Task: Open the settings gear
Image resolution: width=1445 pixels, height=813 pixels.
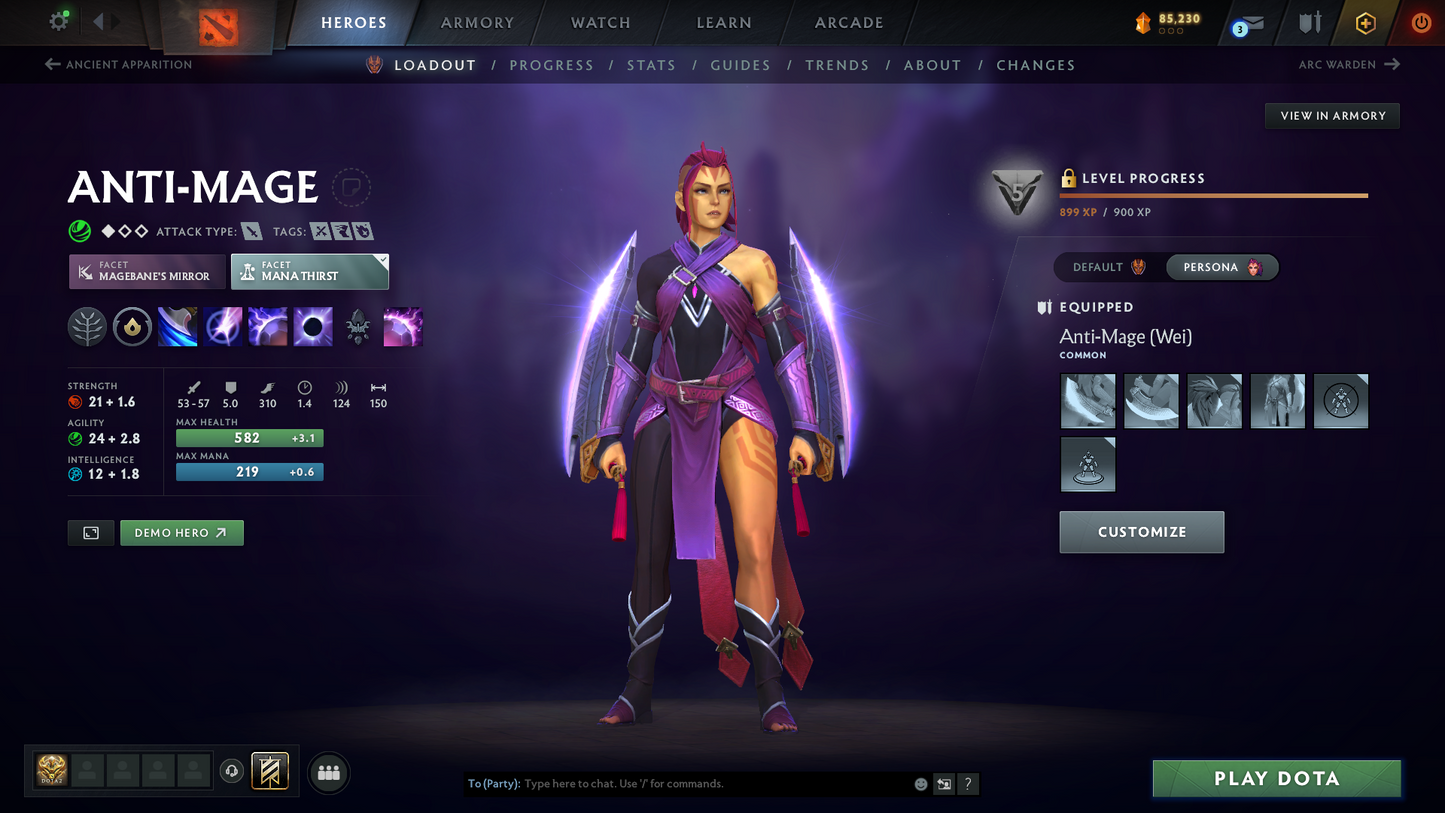Action: click(58, 21)
